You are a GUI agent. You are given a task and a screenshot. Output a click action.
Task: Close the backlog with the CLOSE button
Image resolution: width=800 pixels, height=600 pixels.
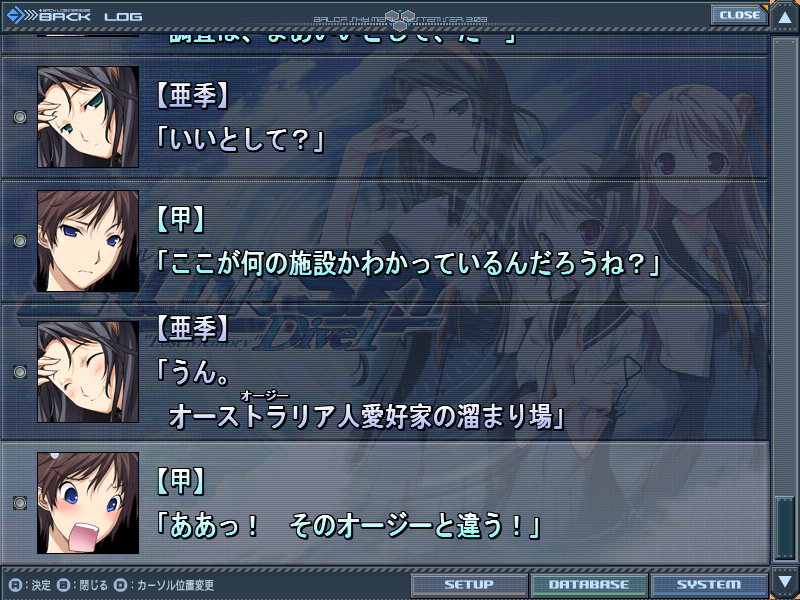(739, 15)
